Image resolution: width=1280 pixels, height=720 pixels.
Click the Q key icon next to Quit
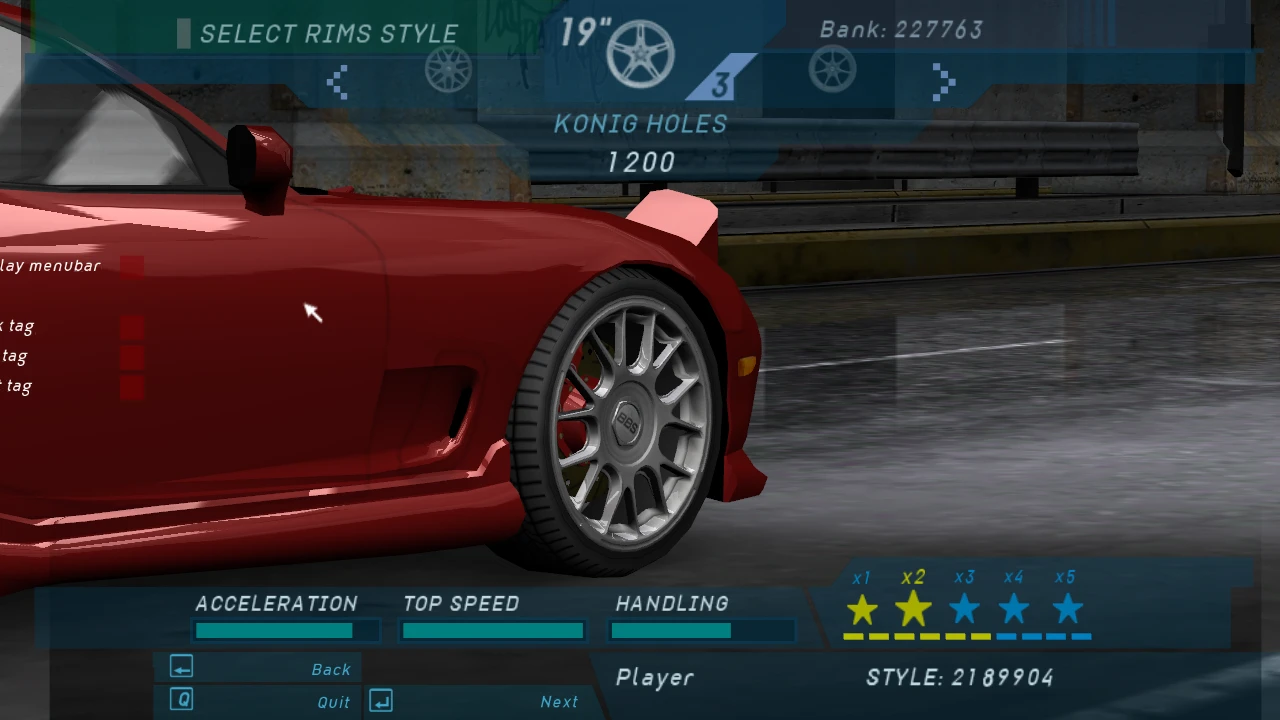point(181,700)
